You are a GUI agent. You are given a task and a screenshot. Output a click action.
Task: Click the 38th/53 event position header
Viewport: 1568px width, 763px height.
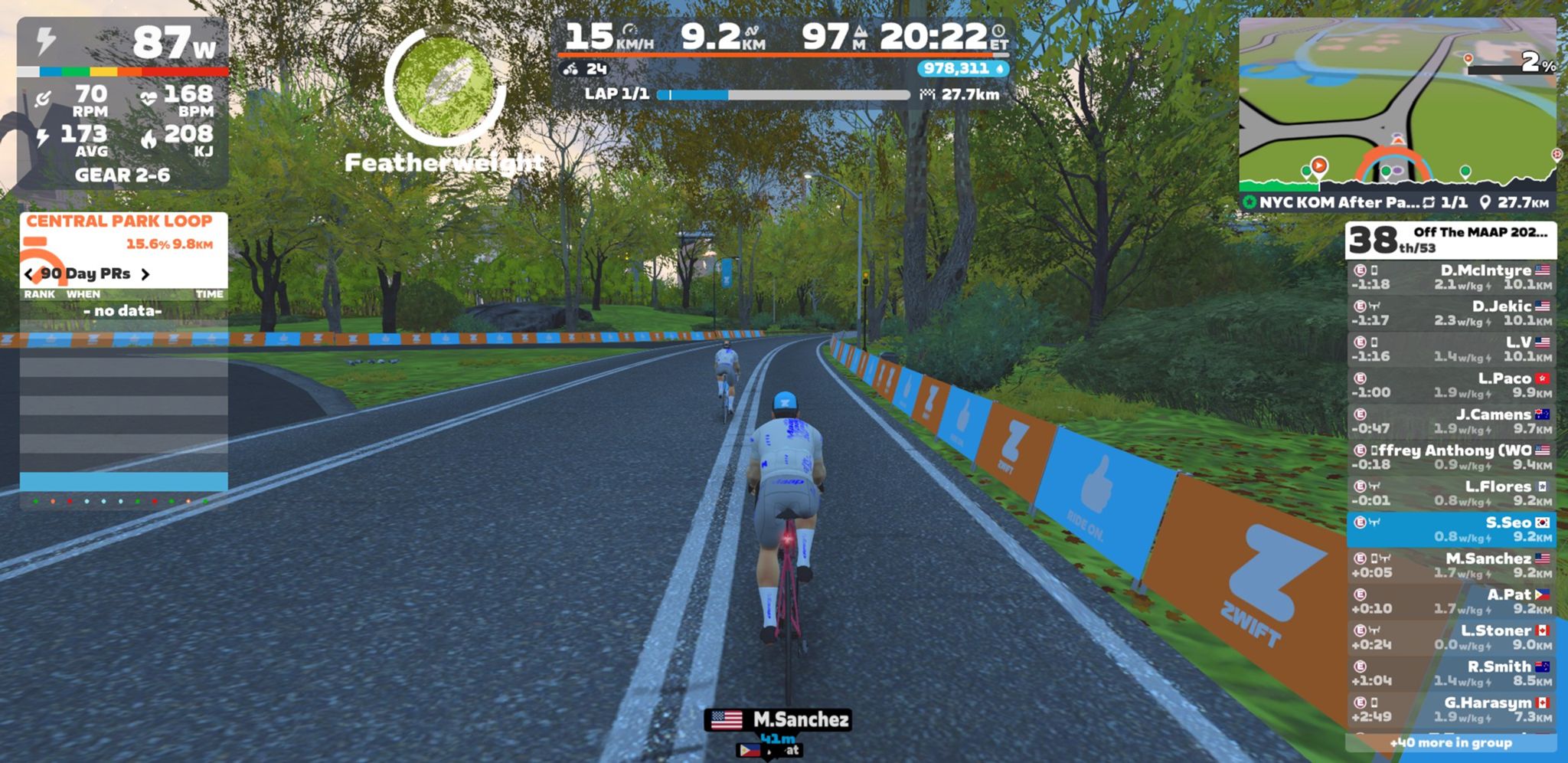point(1451,241)
